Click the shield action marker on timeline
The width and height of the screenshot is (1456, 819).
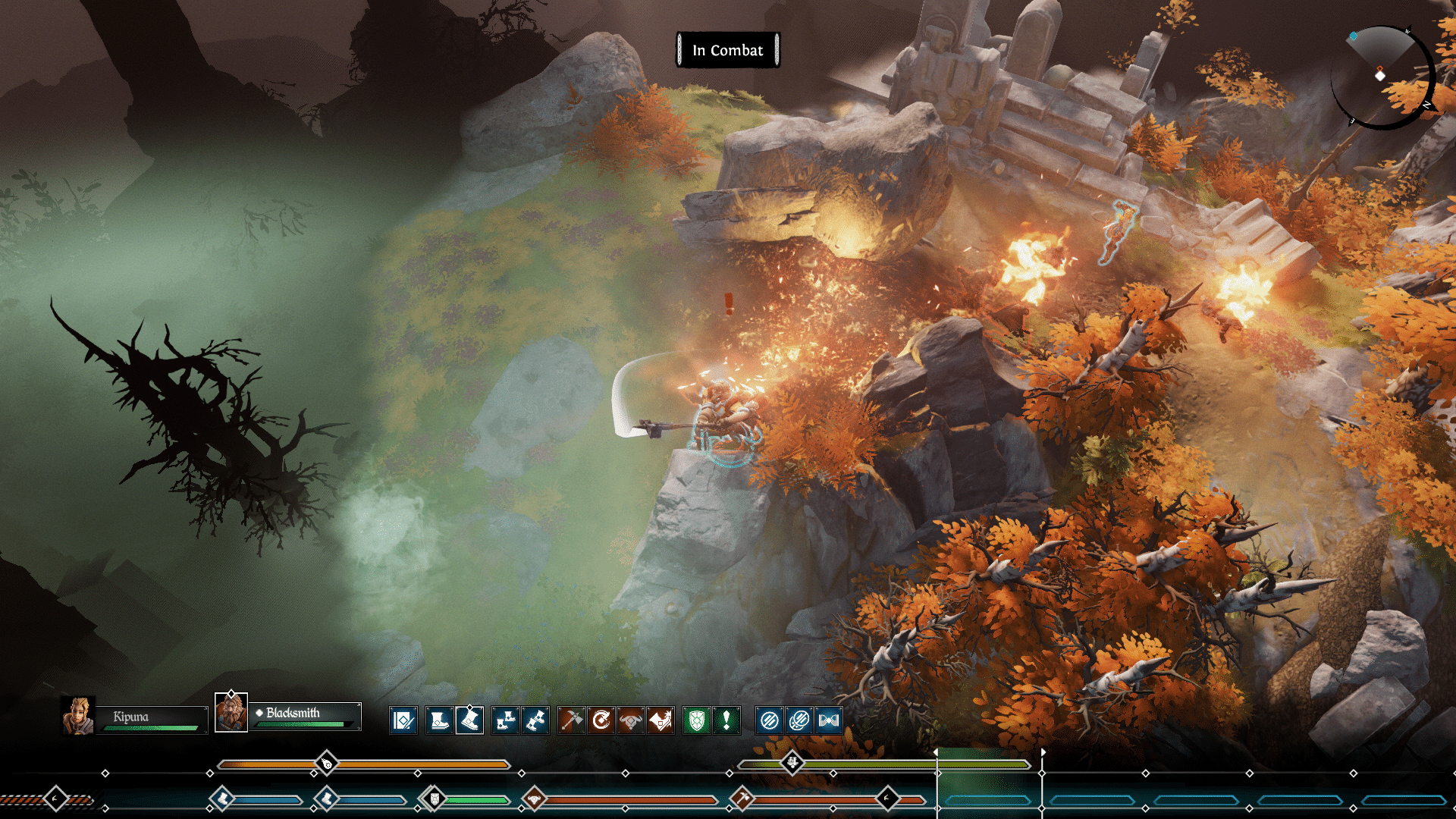tap(434, 798)
